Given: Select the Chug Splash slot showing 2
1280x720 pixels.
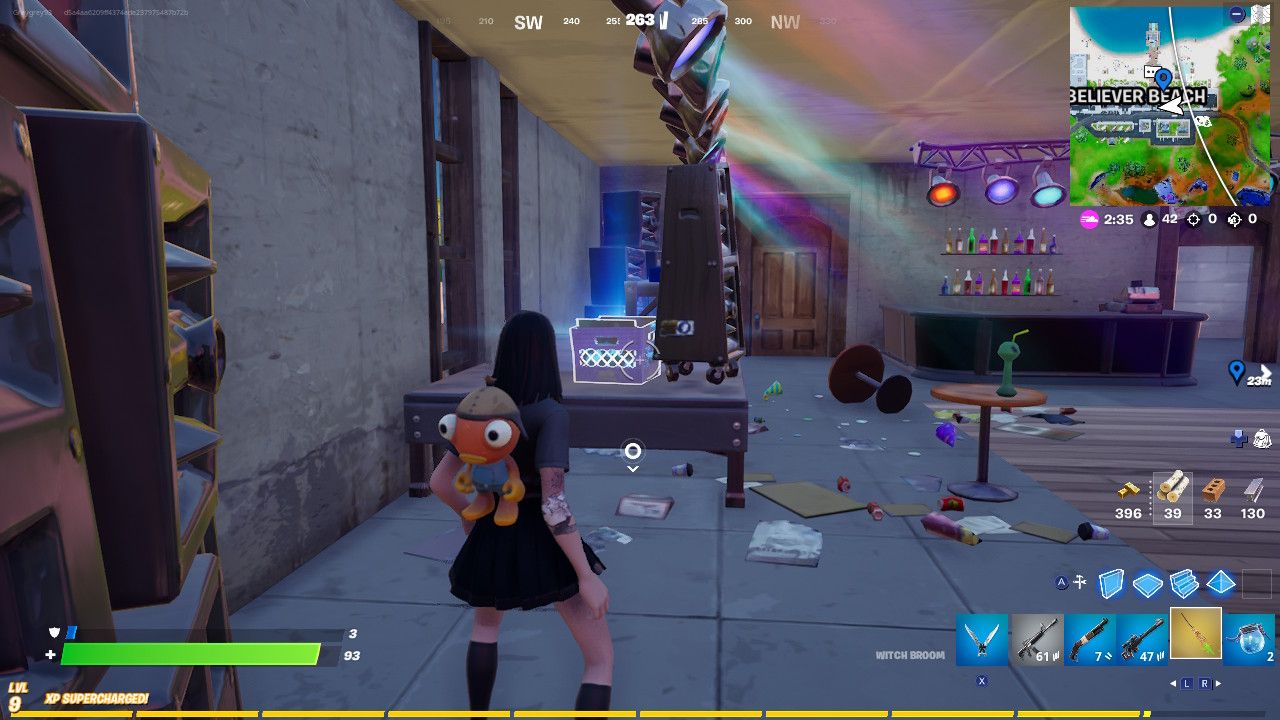Looking at the screenshot, I should tap(1252, 638).
